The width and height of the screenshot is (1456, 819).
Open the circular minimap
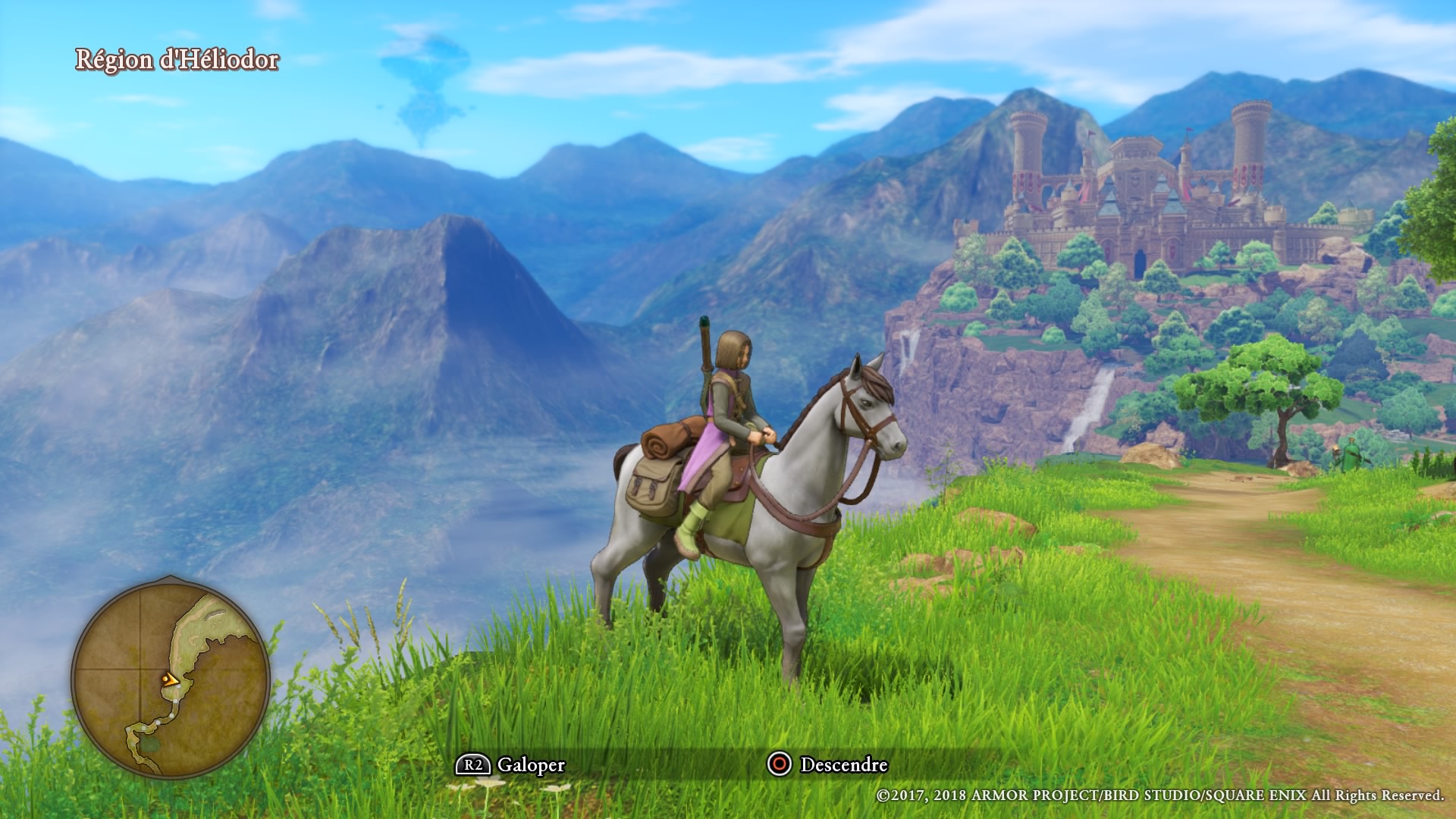coord(171,676)
